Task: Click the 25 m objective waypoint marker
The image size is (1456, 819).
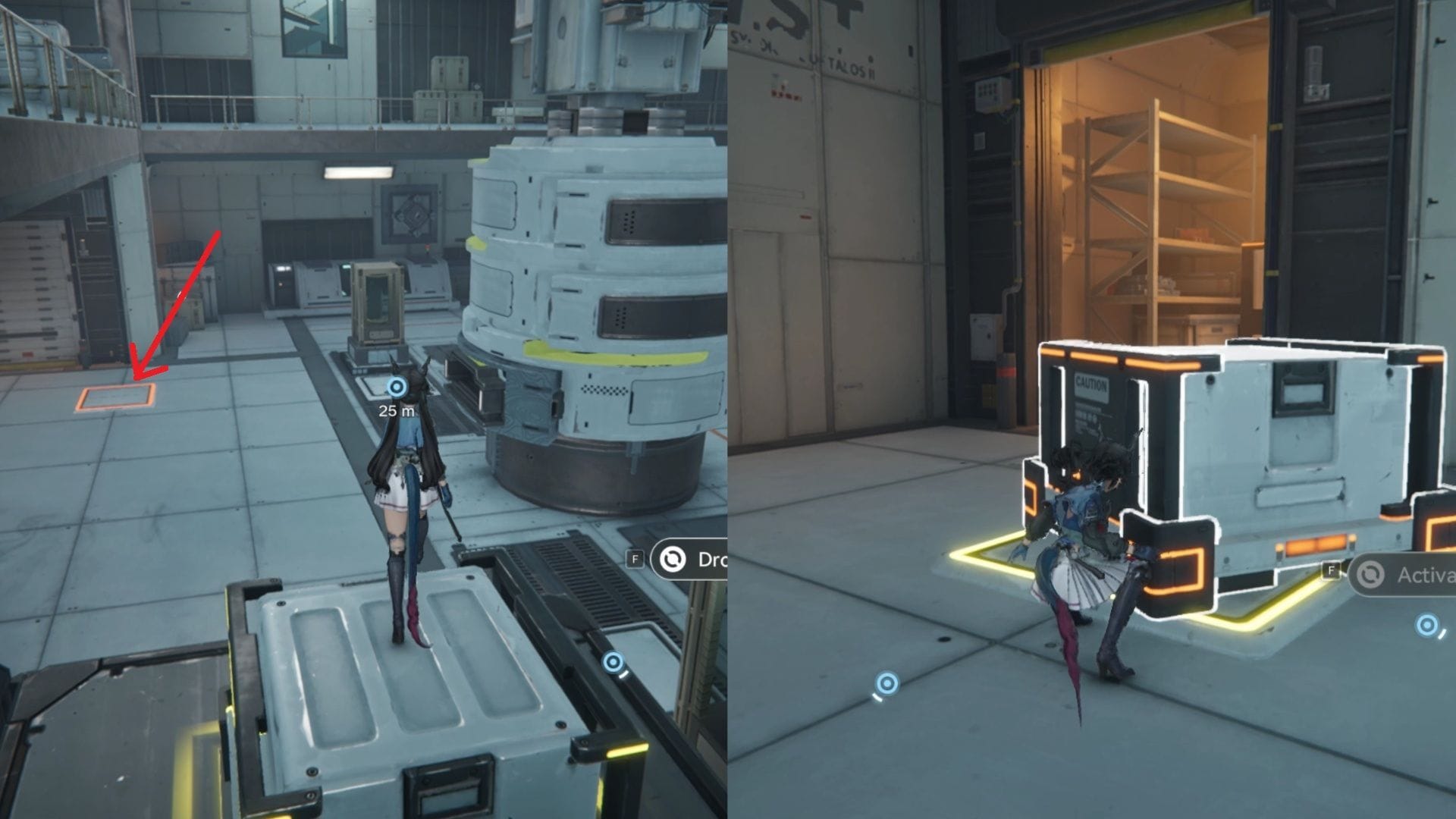Action: (397, 388)
